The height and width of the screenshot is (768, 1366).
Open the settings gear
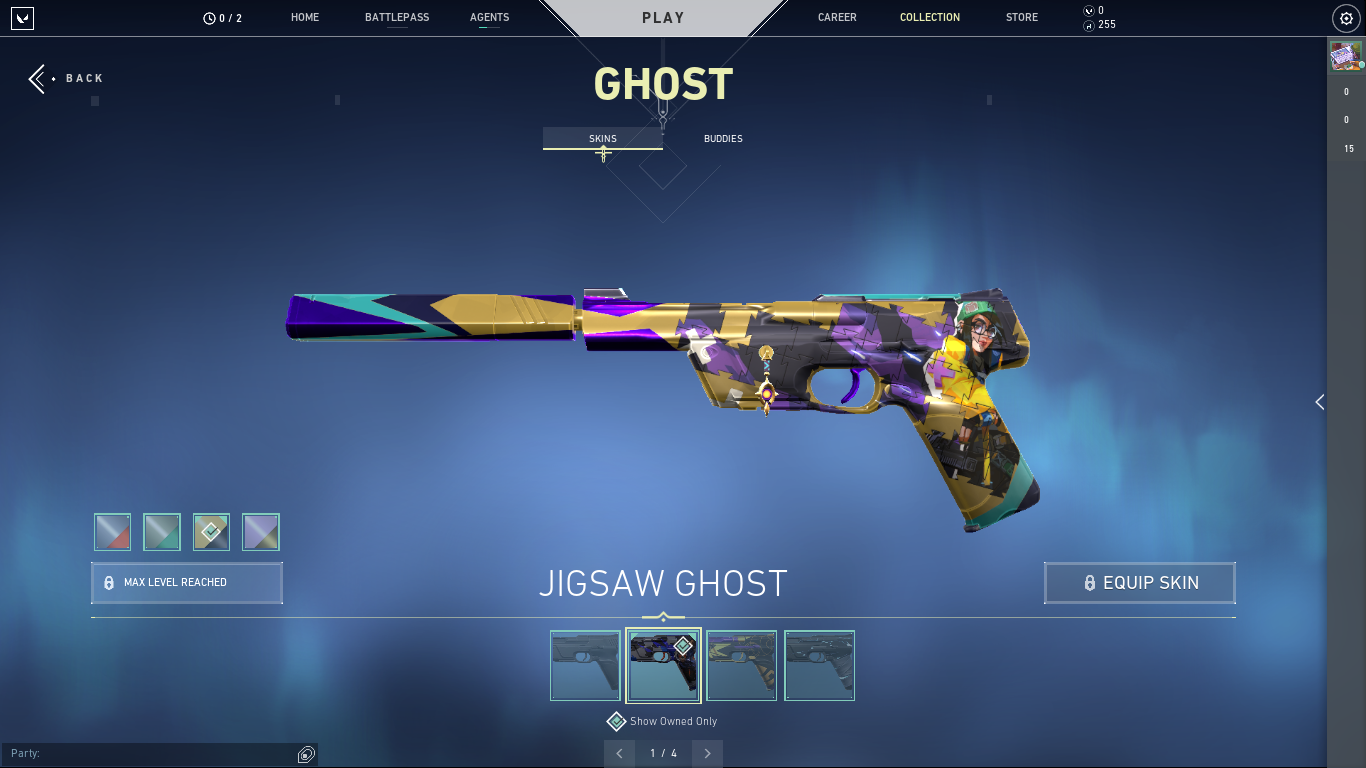point(1345,18)
